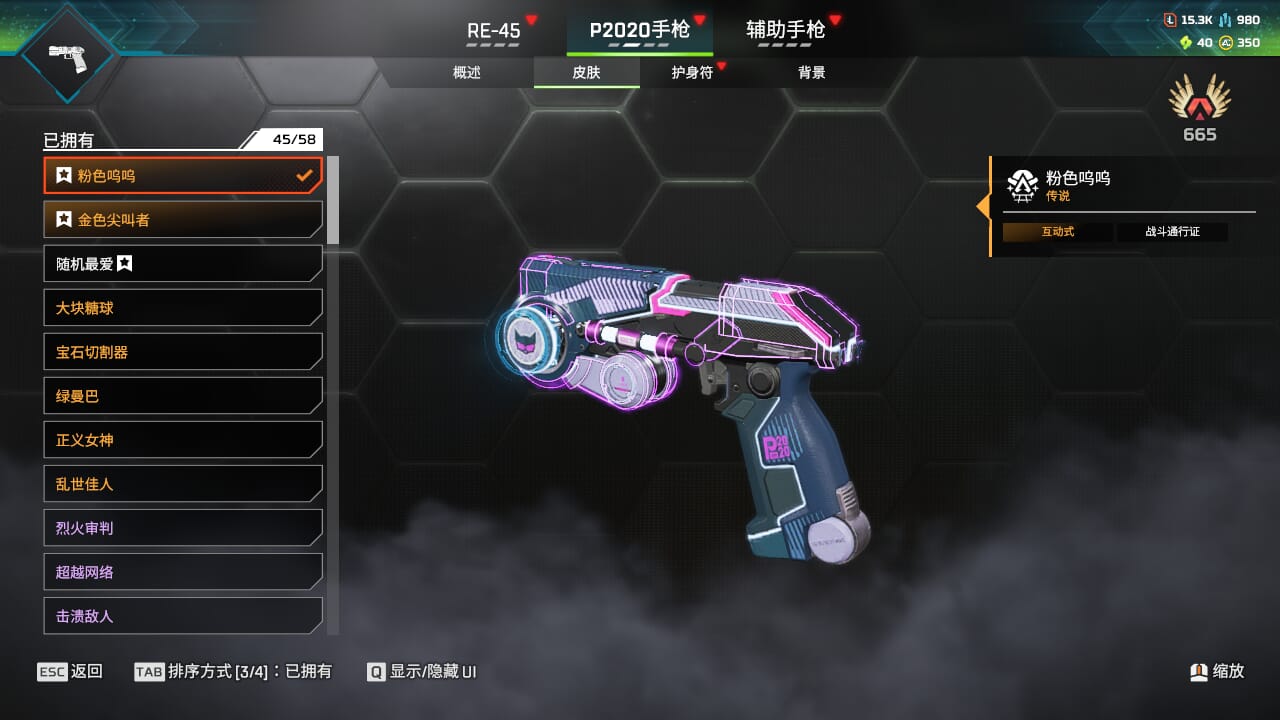Equip the 正义女神 skin entry

click(183, 440)
